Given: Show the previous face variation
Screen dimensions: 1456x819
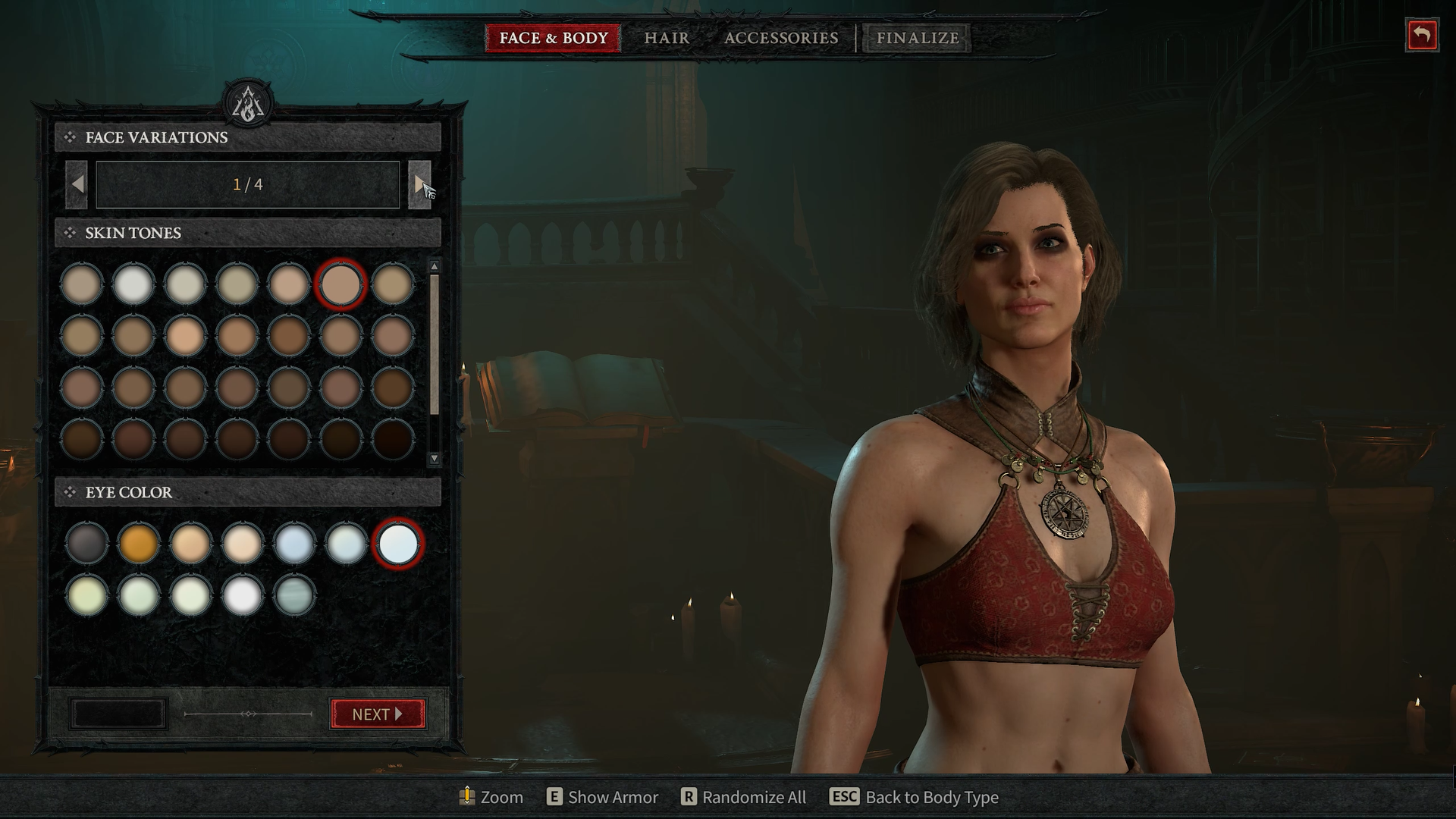Looking at the screenshot, I should tap(77, 184).
